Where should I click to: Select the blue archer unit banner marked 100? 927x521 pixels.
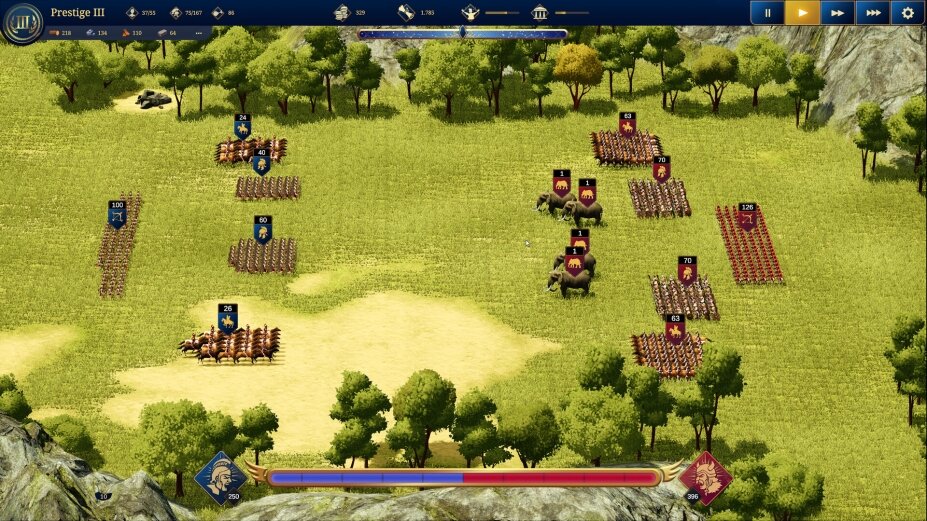pos(117,213)
